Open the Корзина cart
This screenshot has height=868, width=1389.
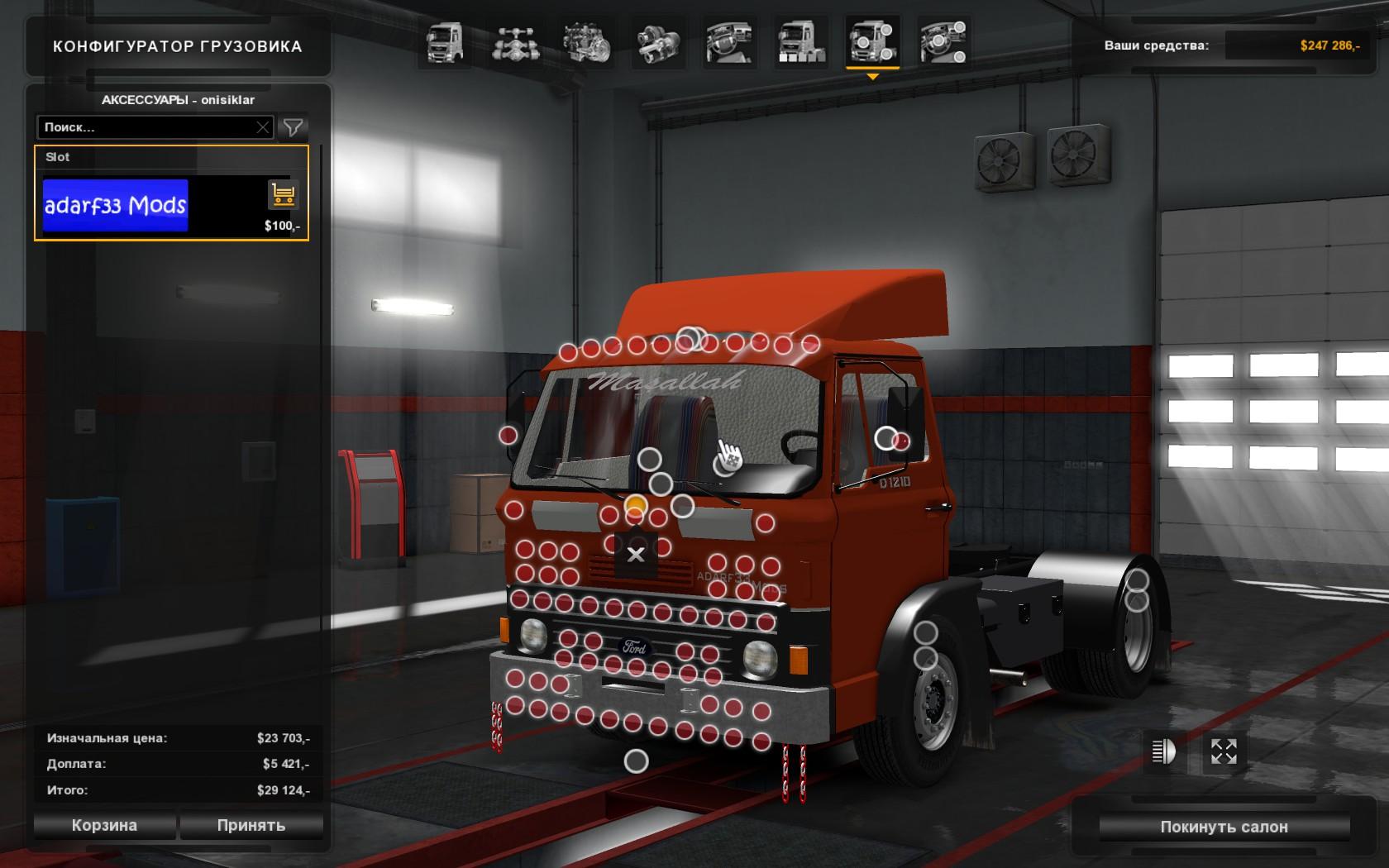click(104, 825)
